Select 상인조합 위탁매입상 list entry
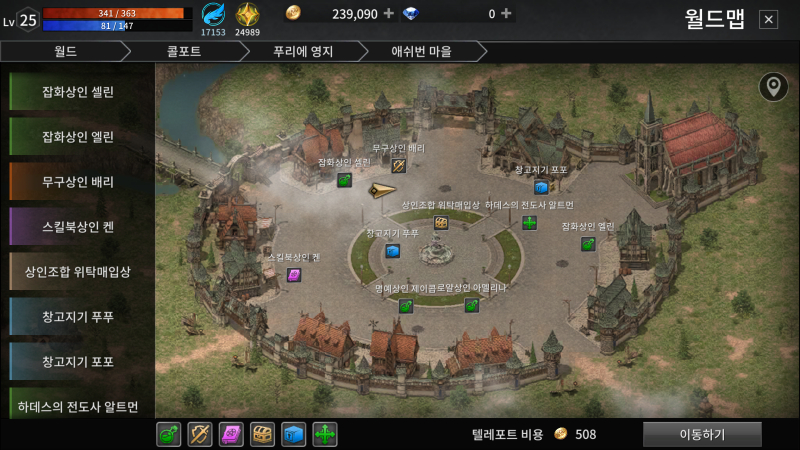The height and width of the screenshot is (450, 800). tap(78, 272)
